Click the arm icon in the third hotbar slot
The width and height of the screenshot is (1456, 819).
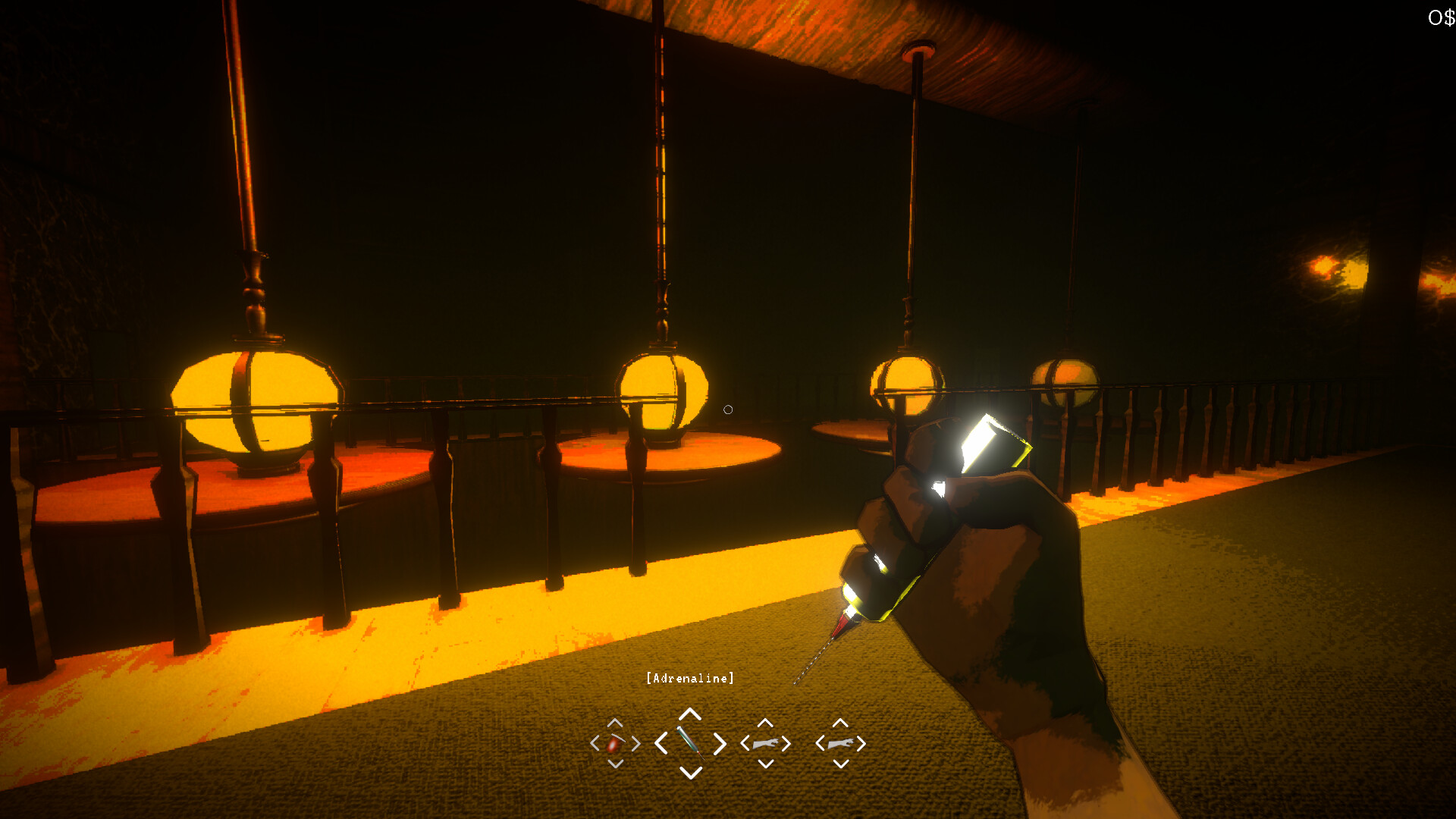766,745
